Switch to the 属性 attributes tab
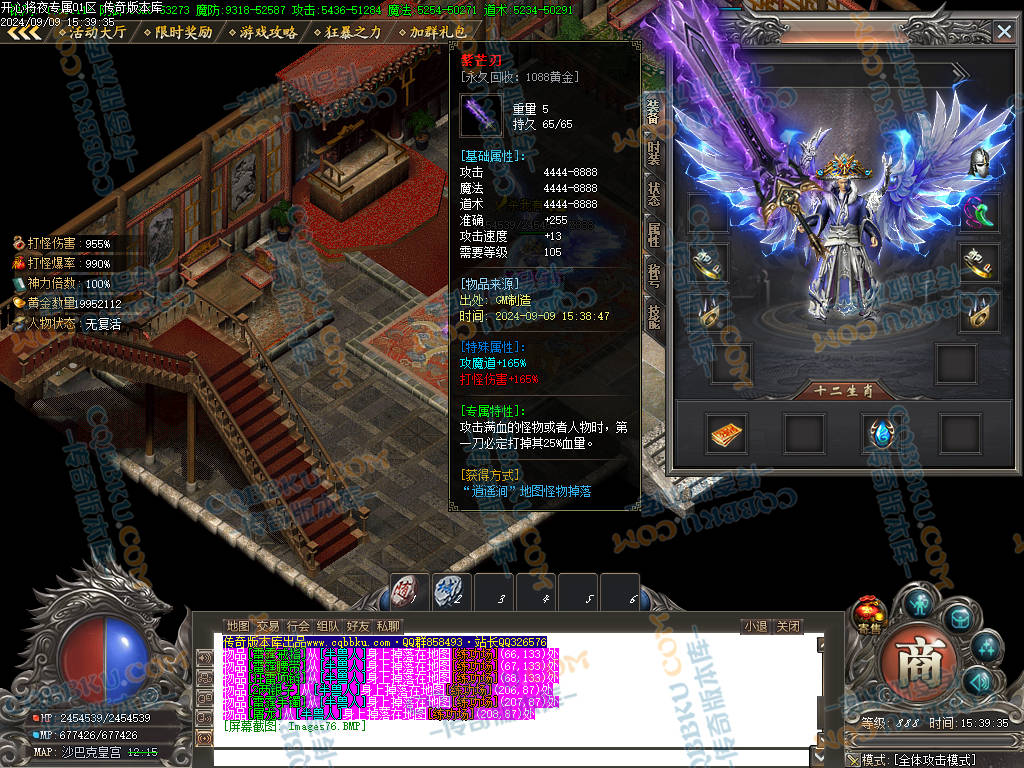This screenshot has width=1024, height=768. pyautogui.click(x=653, y=235)
